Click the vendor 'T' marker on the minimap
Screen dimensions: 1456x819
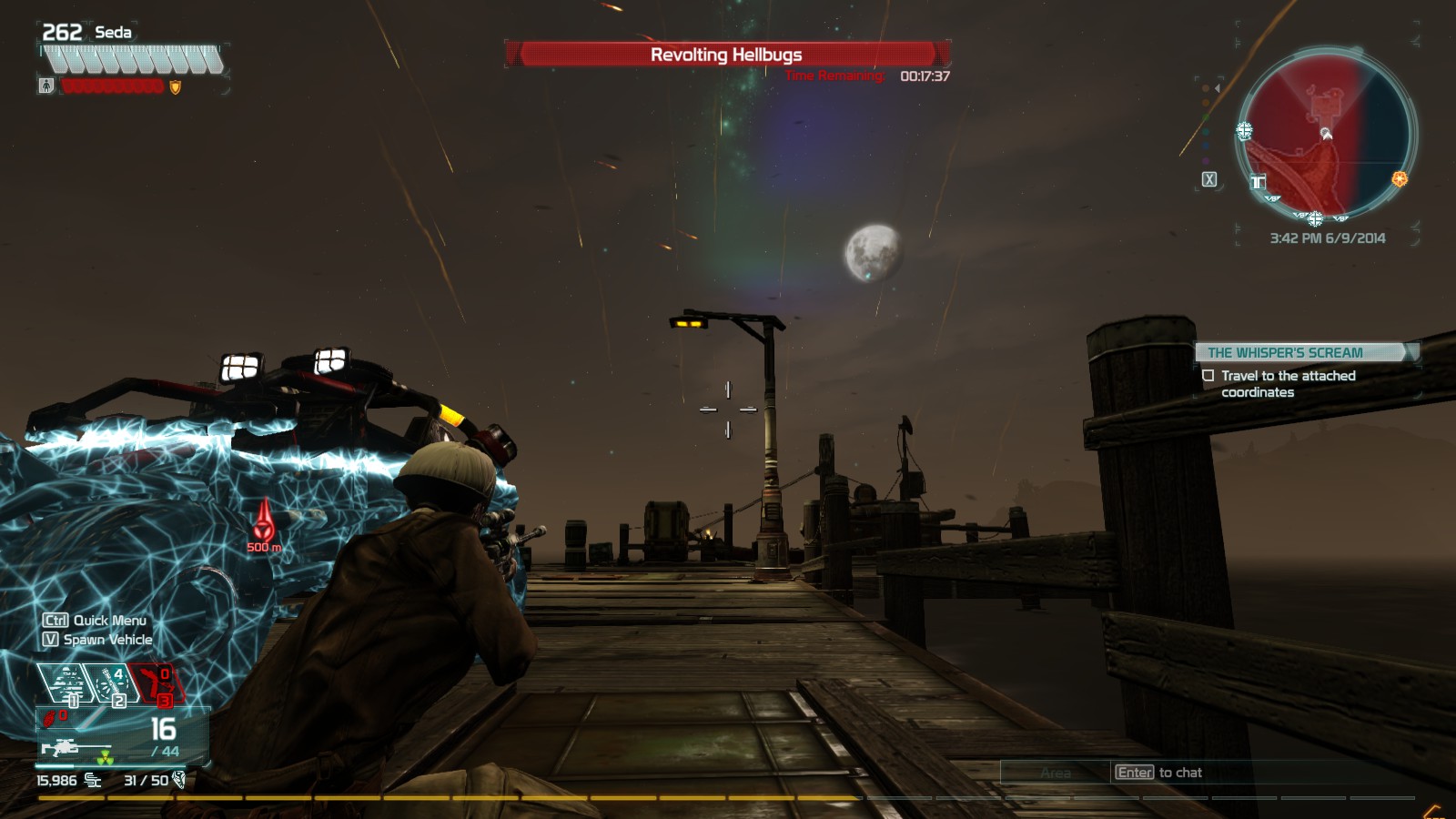pos(1258,182)
